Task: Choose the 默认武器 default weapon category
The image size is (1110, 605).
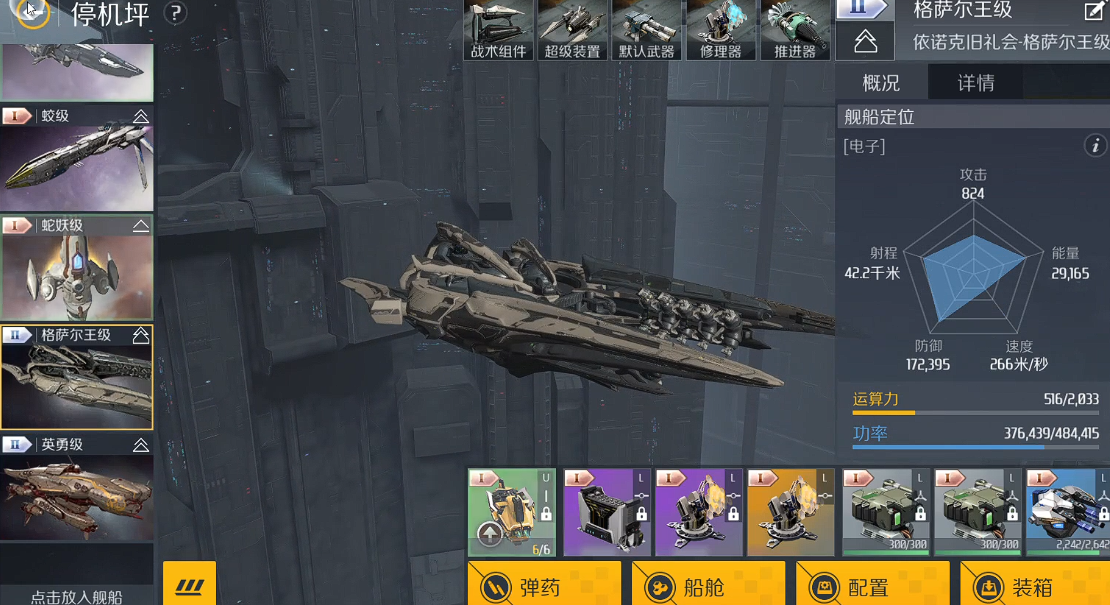Action: click(x=646, y=30)
